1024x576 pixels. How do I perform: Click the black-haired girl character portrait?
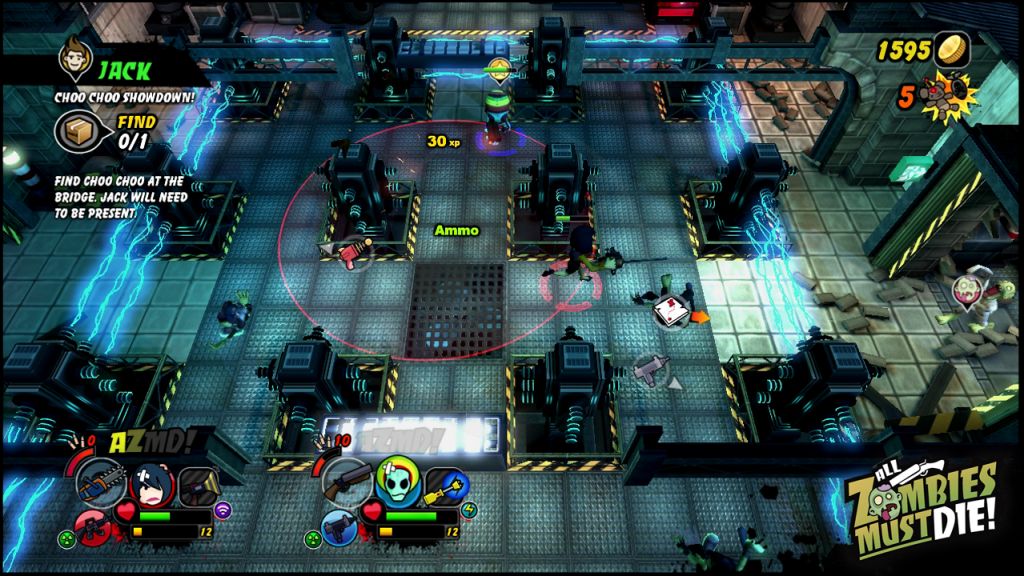click(x=152, y=486)
